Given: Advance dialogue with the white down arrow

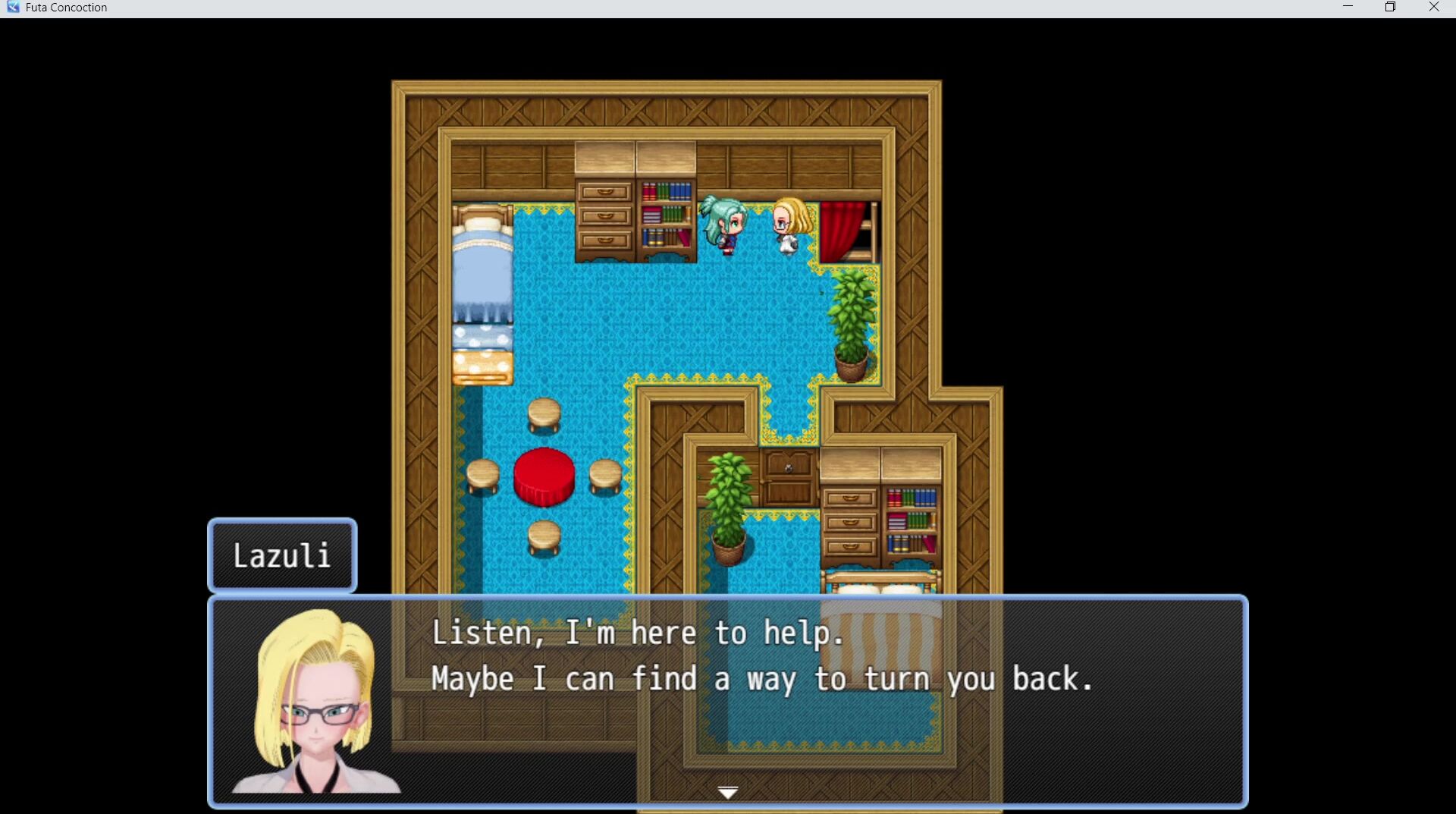Looking at the screenshot, I should tap(728, 793).
